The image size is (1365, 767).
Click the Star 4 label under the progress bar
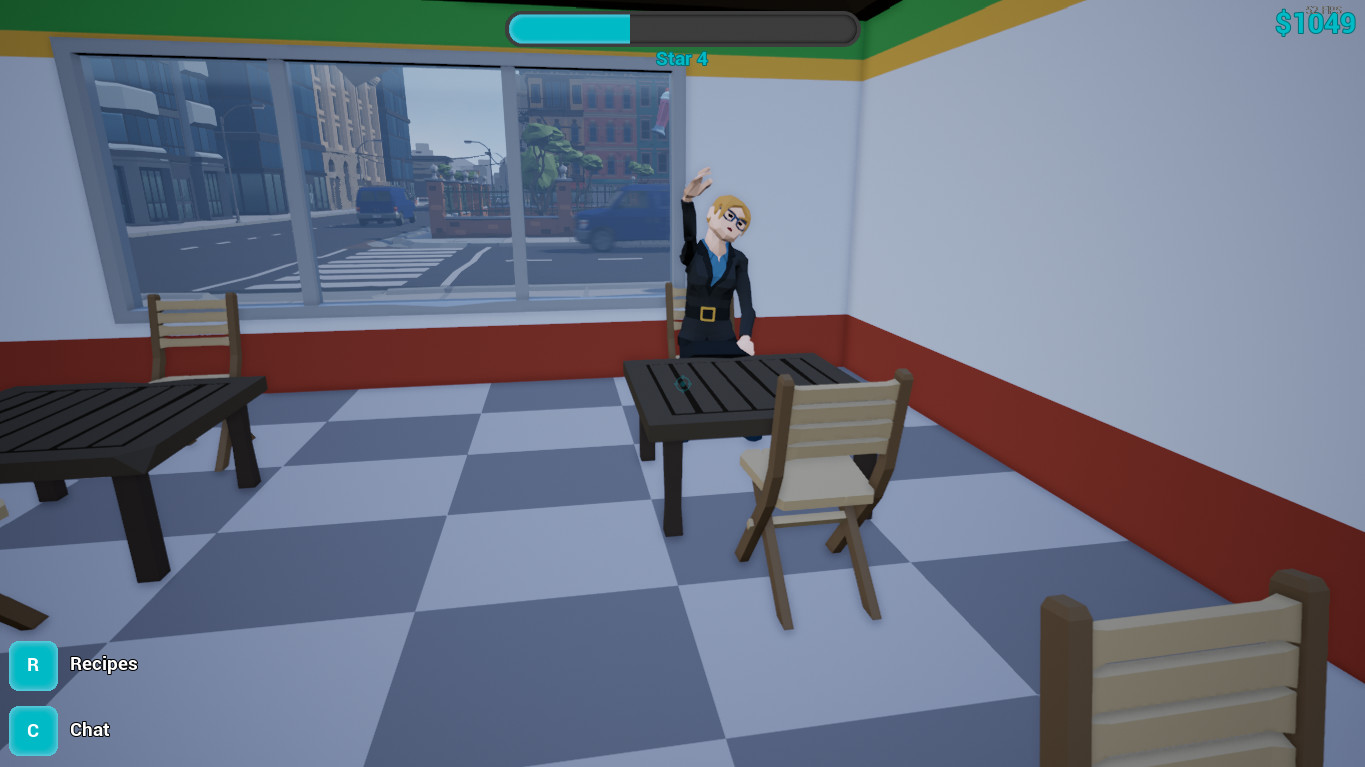(681, 59)
